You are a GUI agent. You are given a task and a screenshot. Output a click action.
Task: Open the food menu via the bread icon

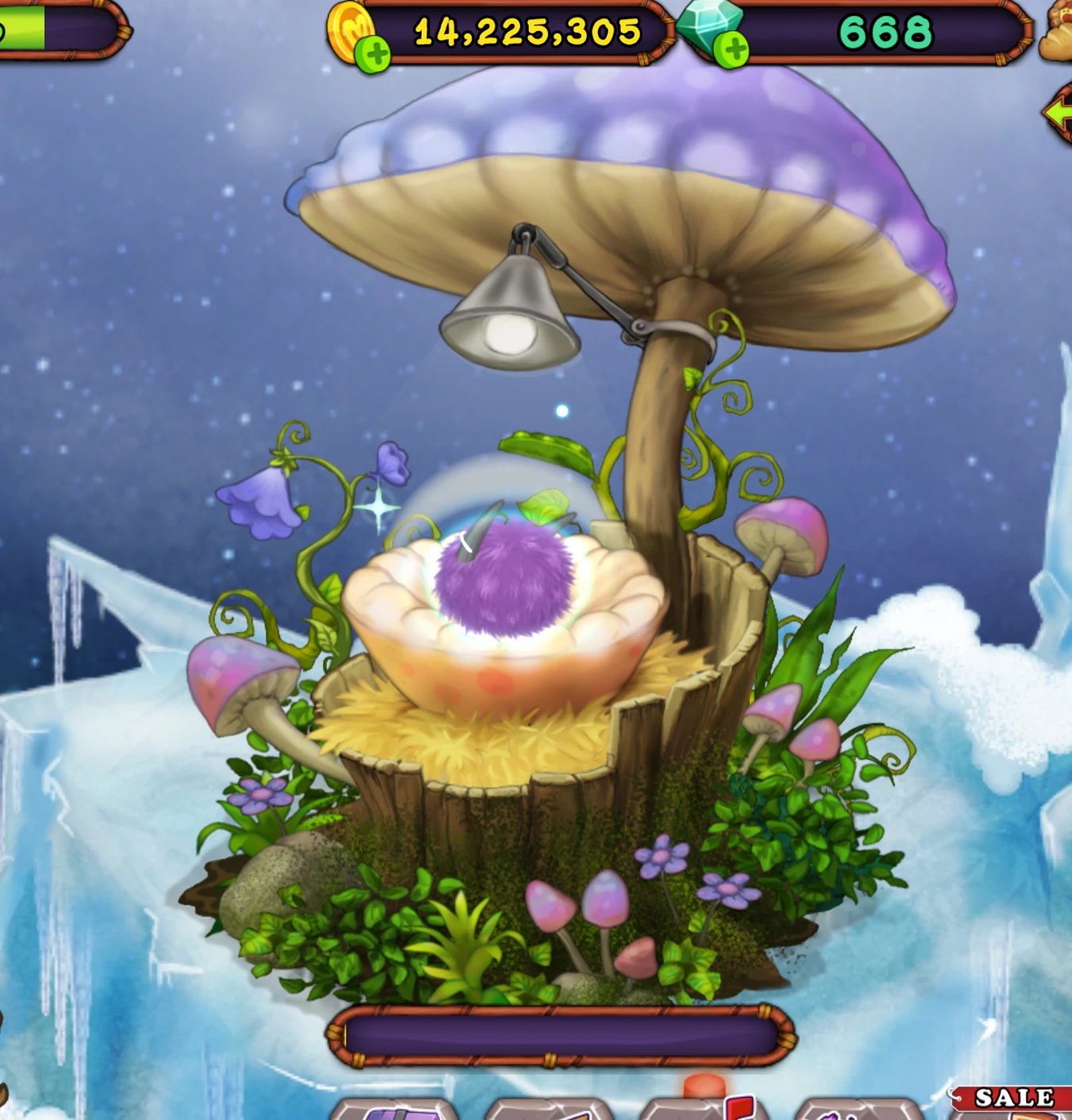[1058, 32]
